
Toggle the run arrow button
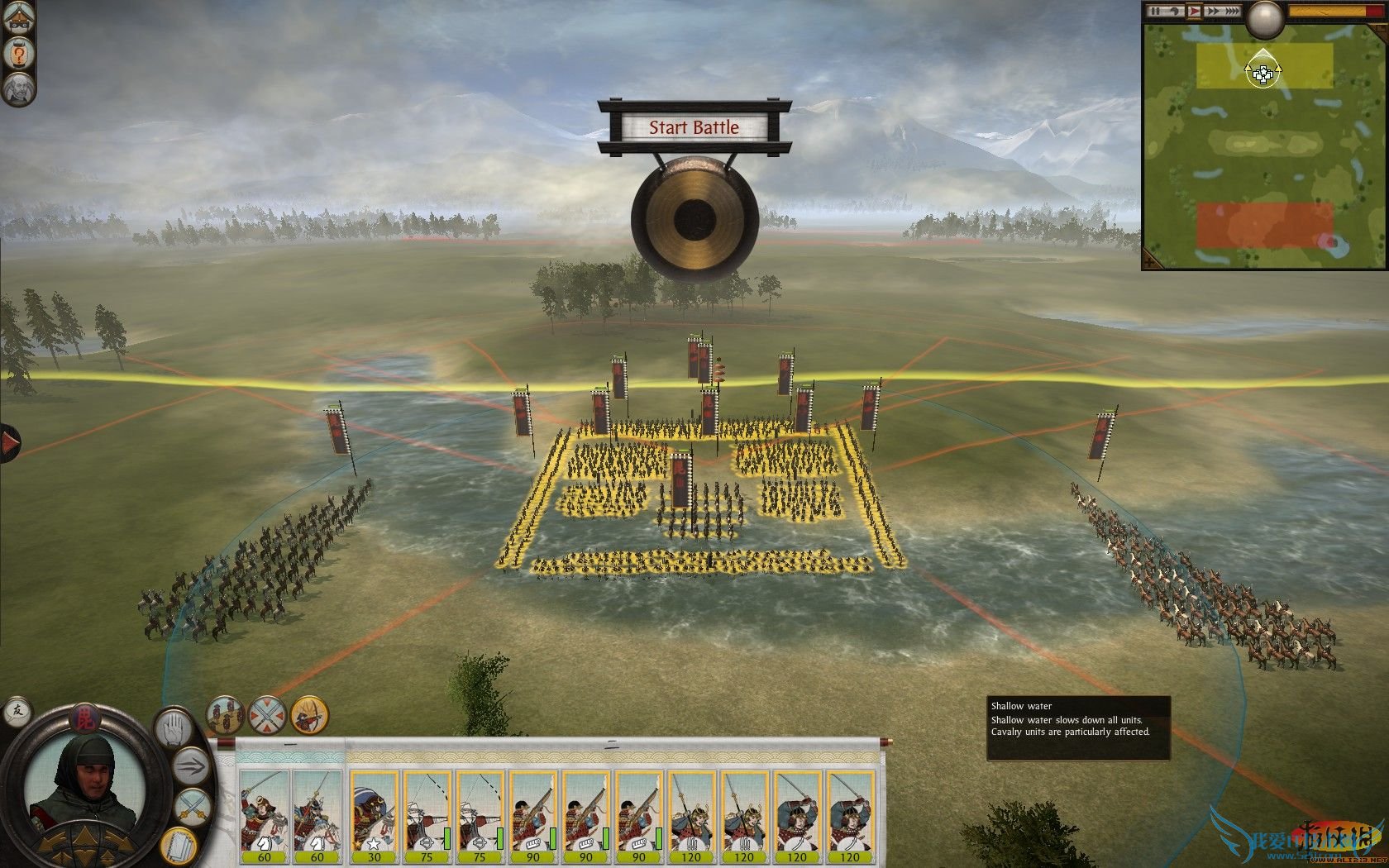tap(191, 766)
